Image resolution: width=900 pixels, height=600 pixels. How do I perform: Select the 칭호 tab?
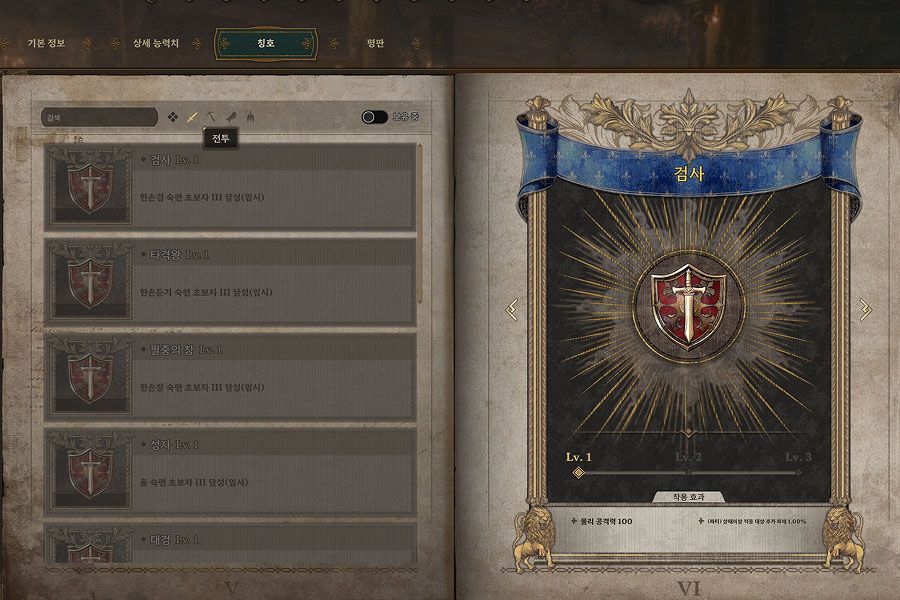266,44
